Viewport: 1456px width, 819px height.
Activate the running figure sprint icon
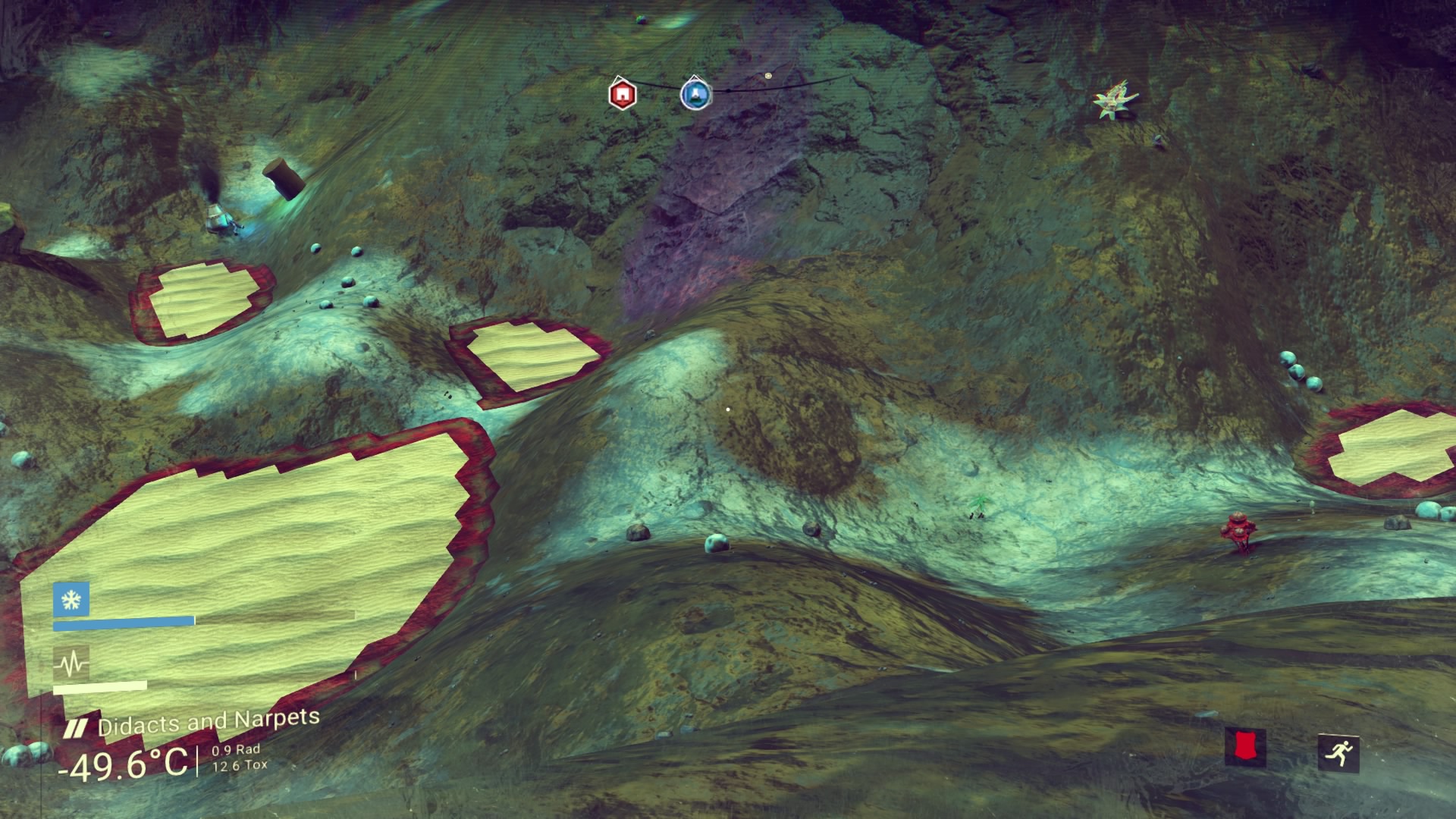[x=1338, y=752]
